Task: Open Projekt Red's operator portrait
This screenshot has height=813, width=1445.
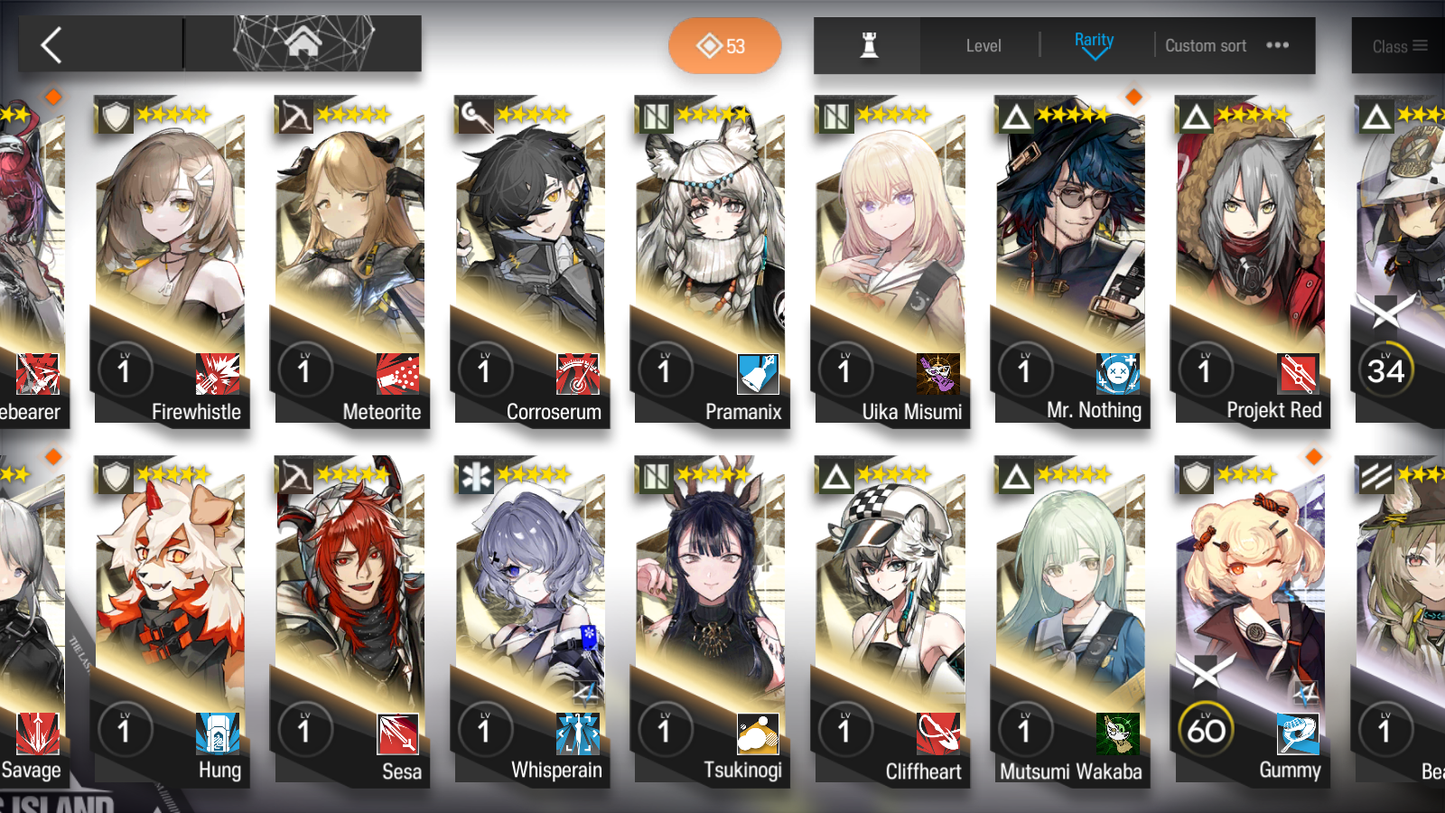Action: pyautogui.click(x=1251, y=240)
